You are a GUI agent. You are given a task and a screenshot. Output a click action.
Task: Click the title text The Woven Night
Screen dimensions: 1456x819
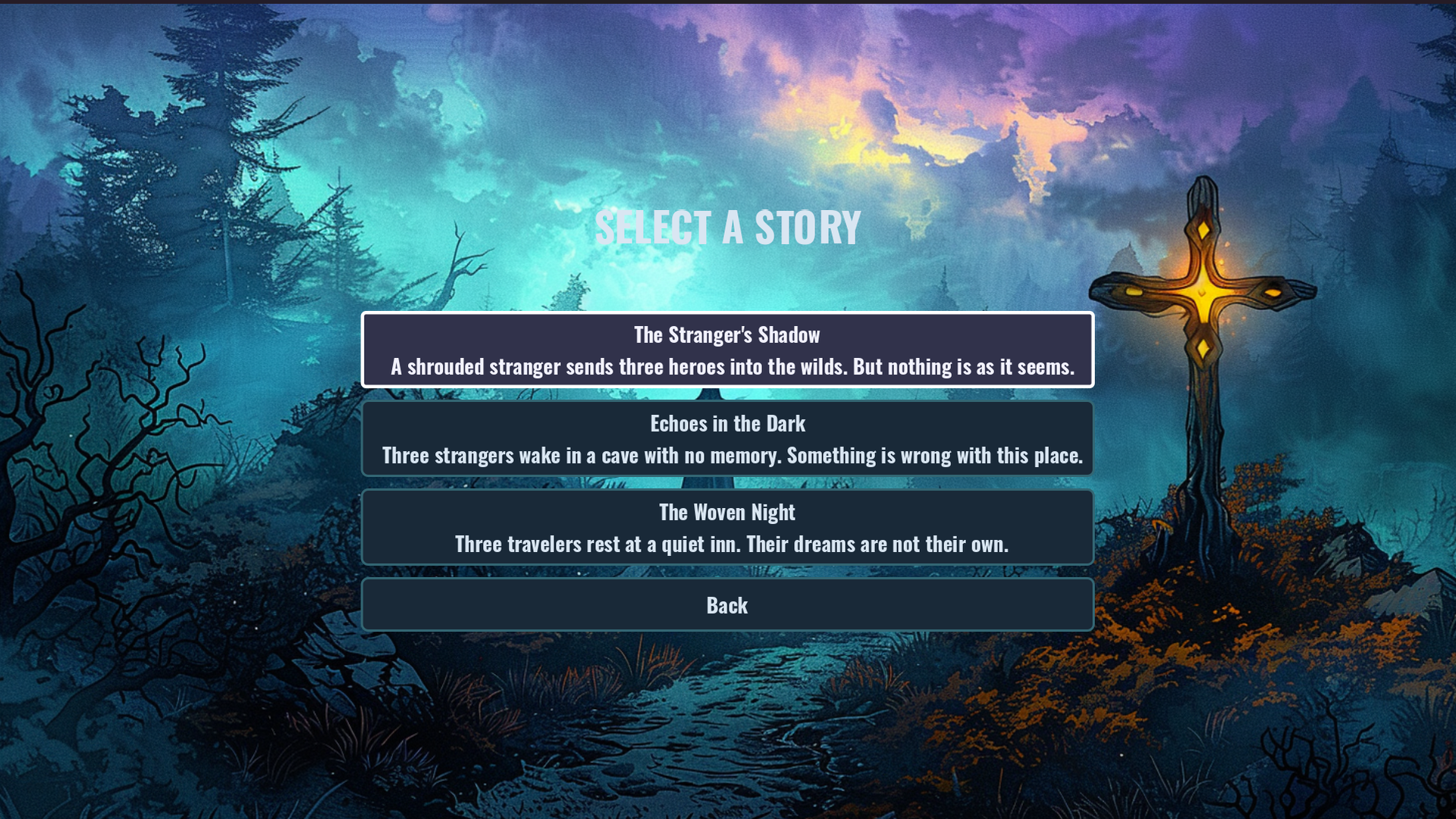pos(726,512)
